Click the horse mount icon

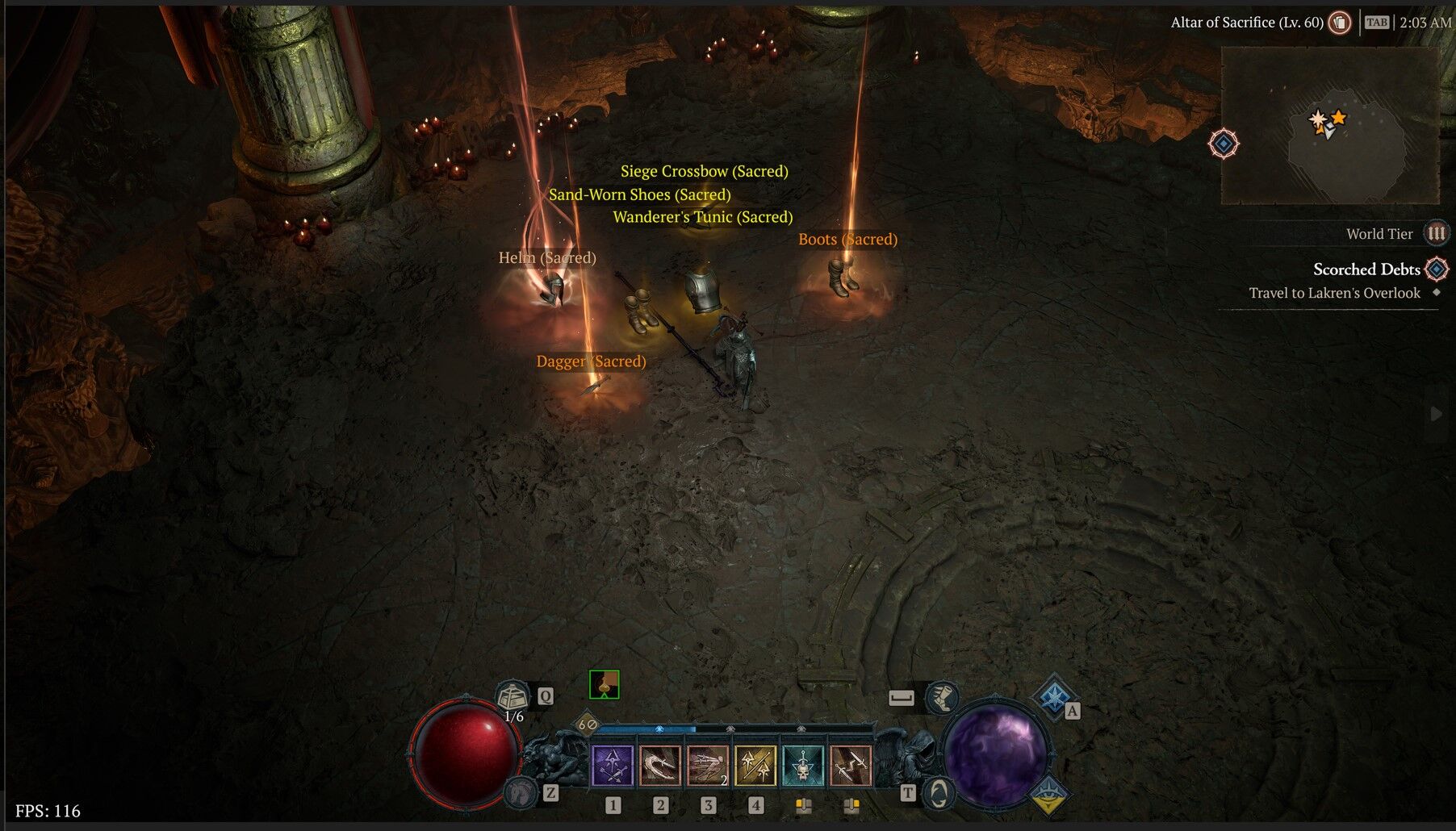tap(522, 792)
